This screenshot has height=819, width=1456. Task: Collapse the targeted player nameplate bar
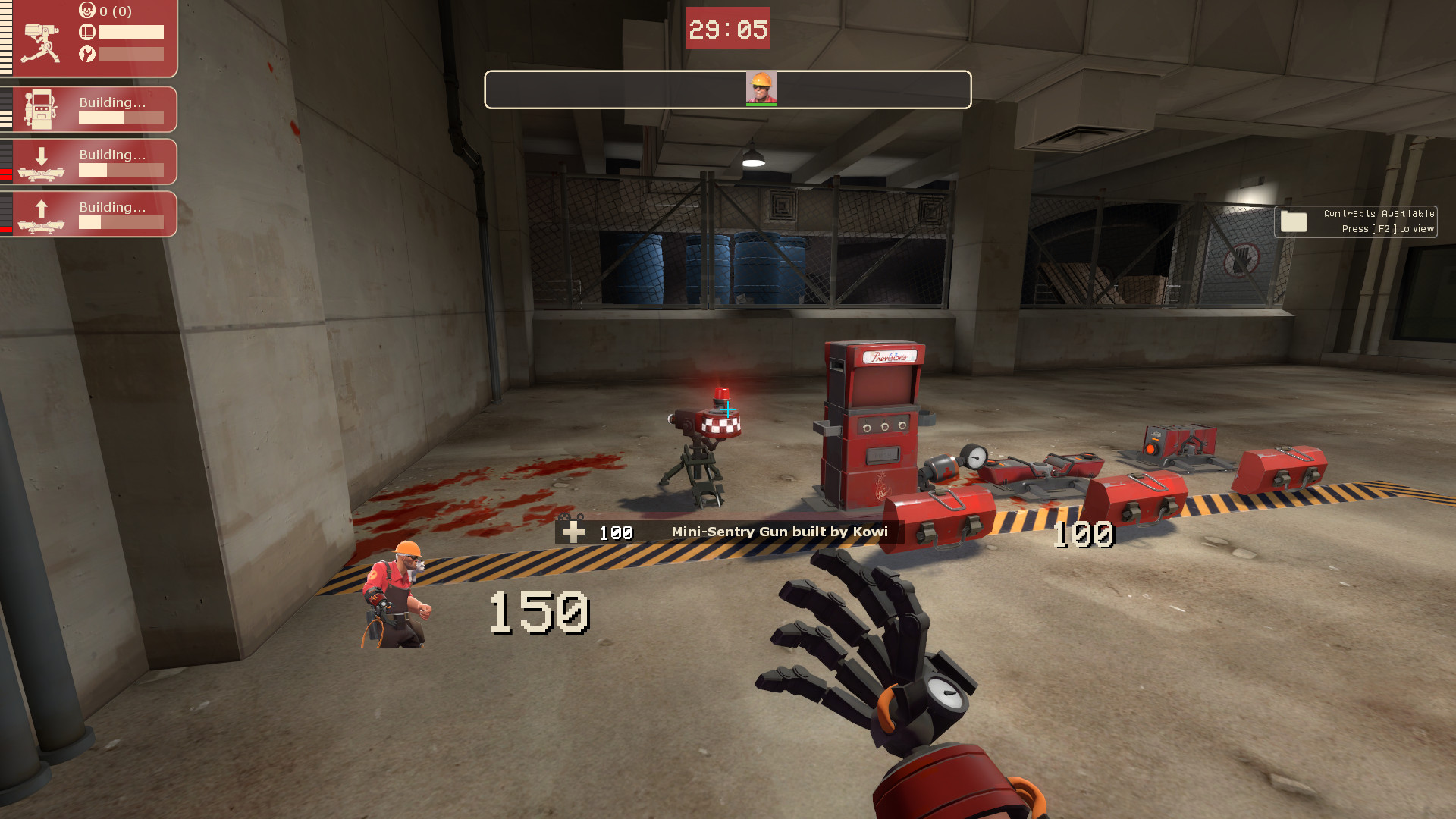coord(728,89)
